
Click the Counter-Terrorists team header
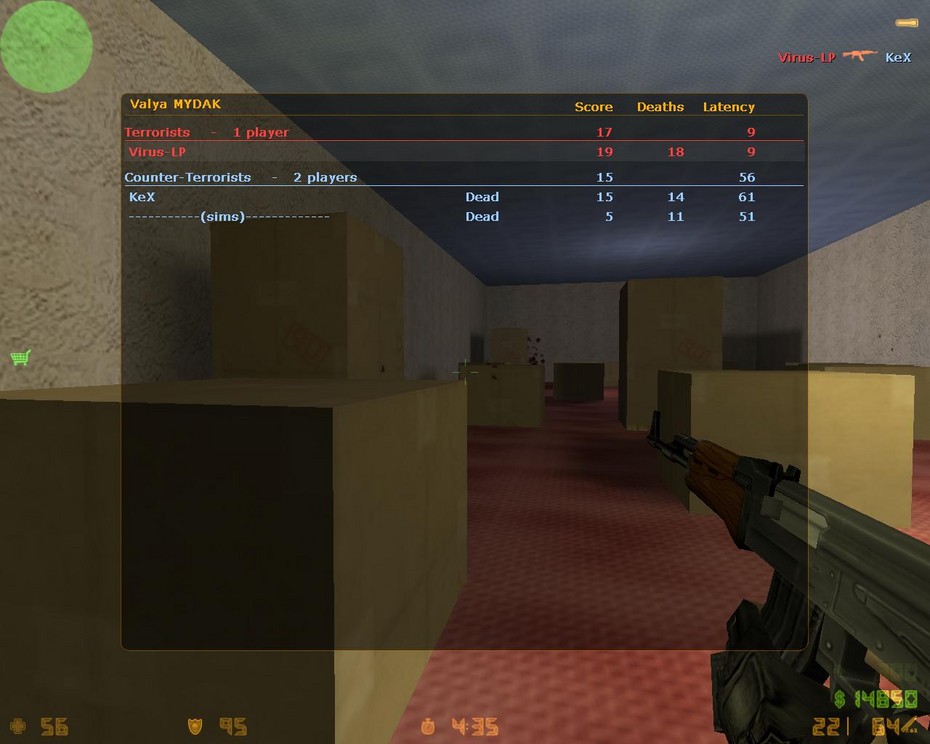[x=241, y=177]
